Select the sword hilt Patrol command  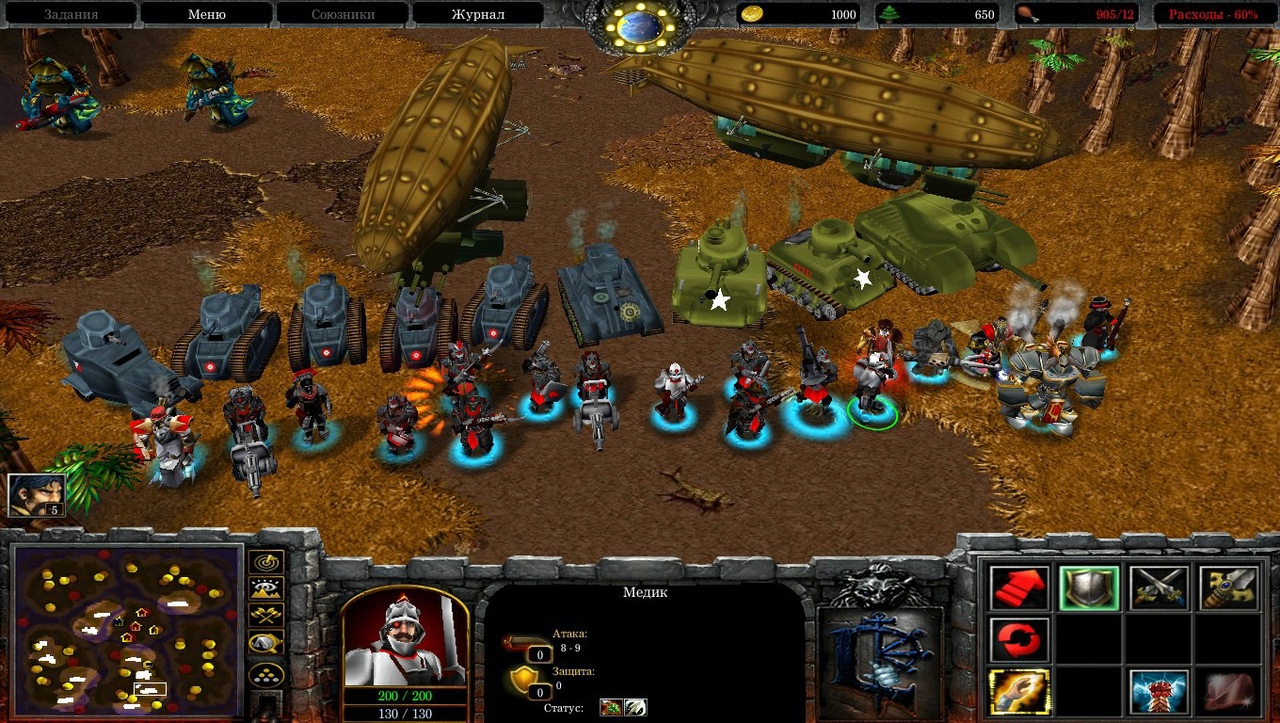pyautogui.click(x=1228, y=588)
